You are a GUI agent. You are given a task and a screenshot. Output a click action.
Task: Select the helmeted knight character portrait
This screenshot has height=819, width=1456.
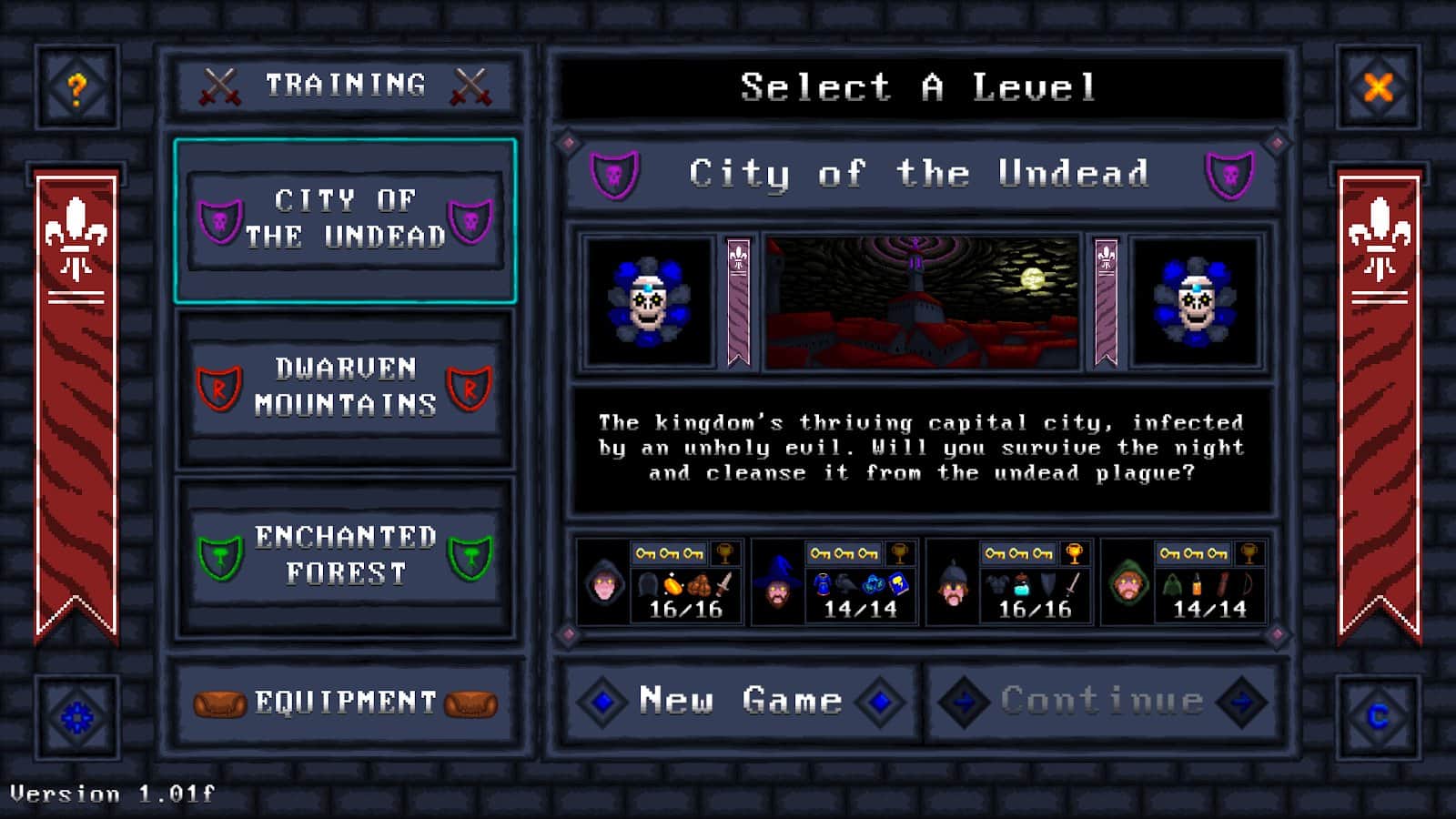coord(953,586)
